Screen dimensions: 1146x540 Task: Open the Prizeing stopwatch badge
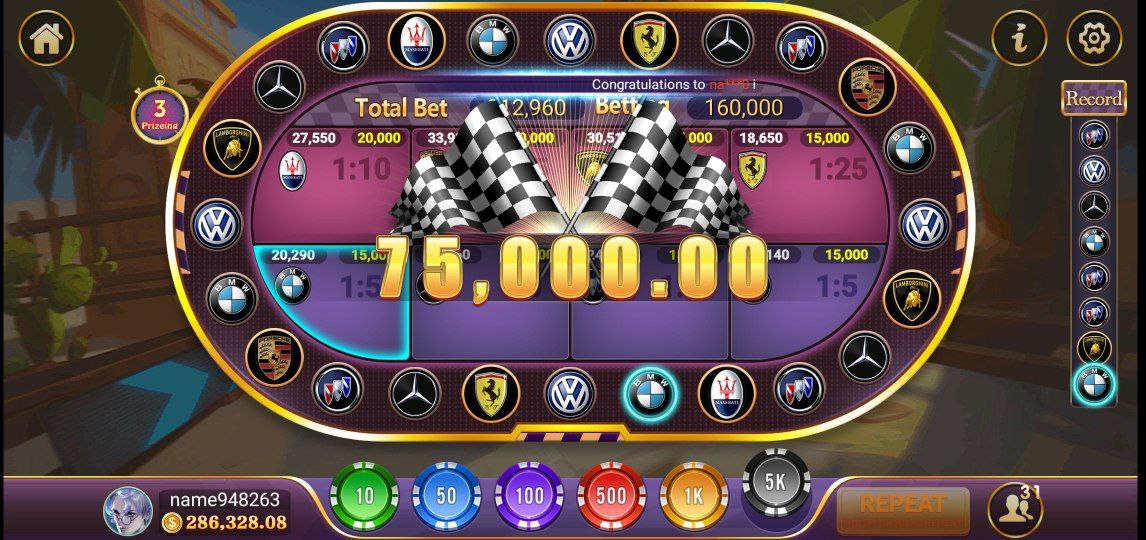click(x=159, y=113)
